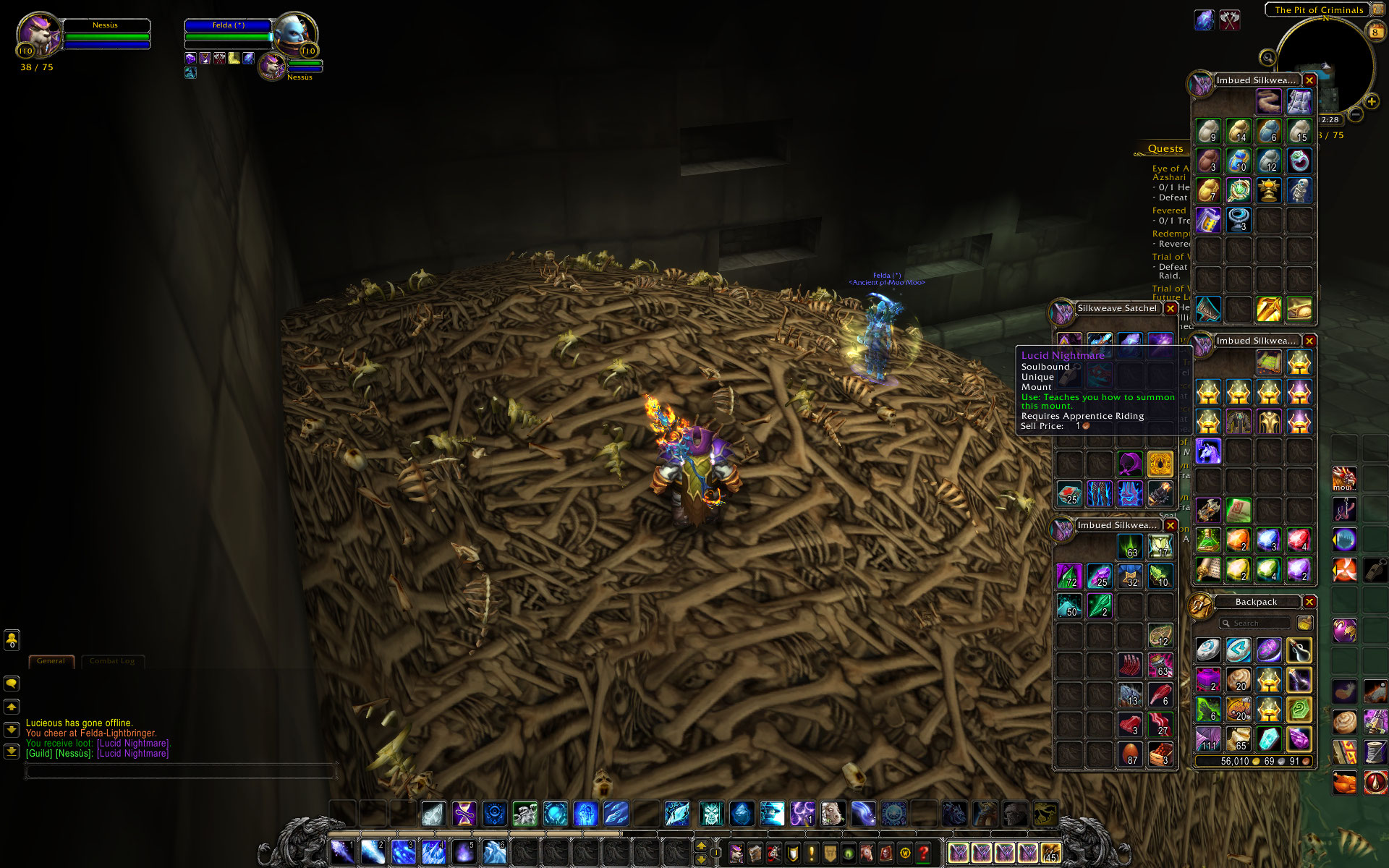Close the Silkweave Satchel bag window
Viewport: 1389px width, 868px height.
(1171, 309)
